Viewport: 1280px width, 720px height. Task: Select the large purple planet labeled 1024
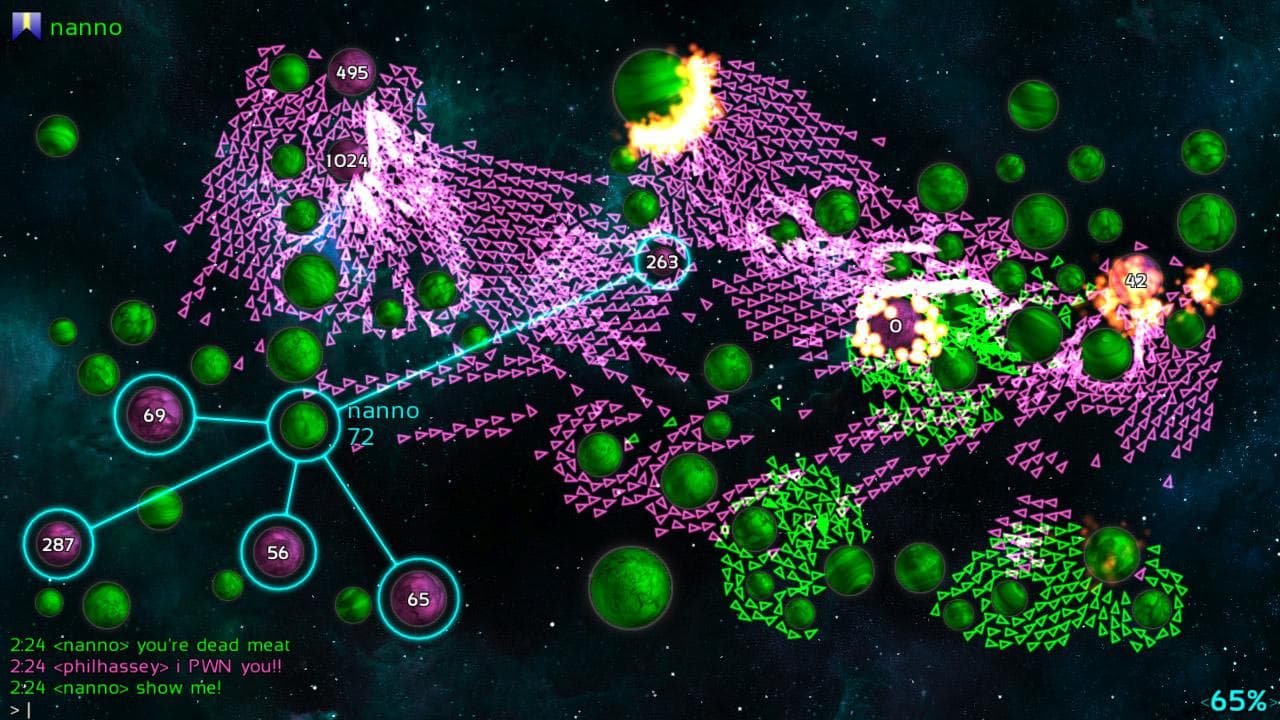[x=347, y=158]
